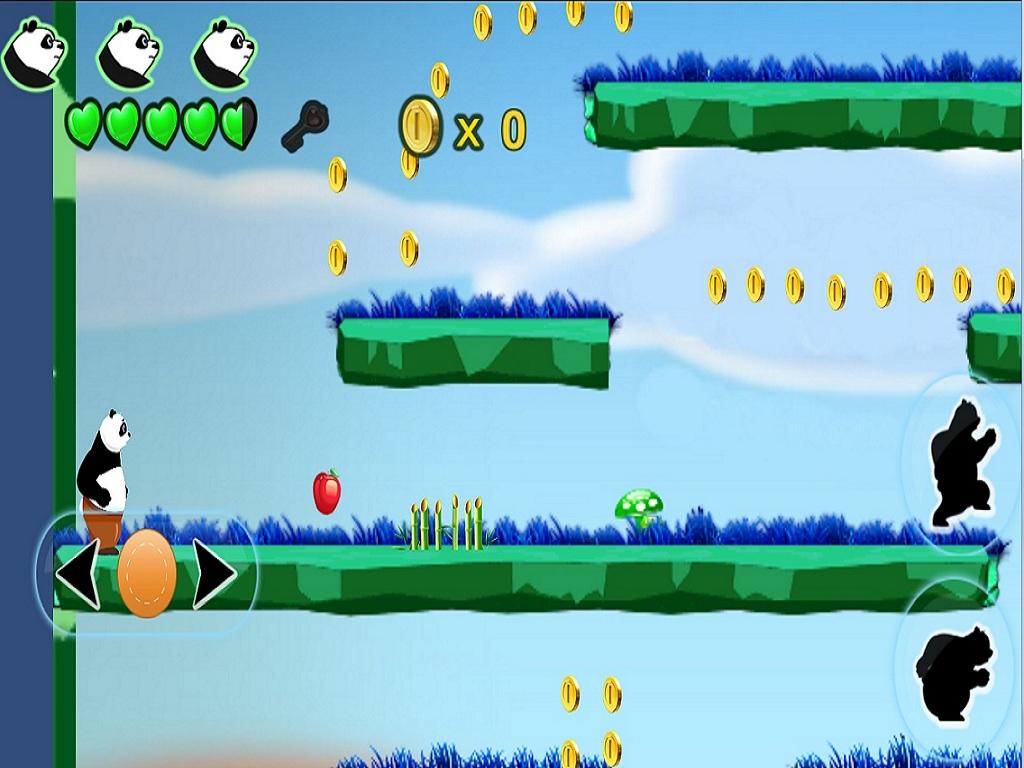Tap the left arrow movement button
This screenshot has width=1024, height=768.
[x=78, y=574]
